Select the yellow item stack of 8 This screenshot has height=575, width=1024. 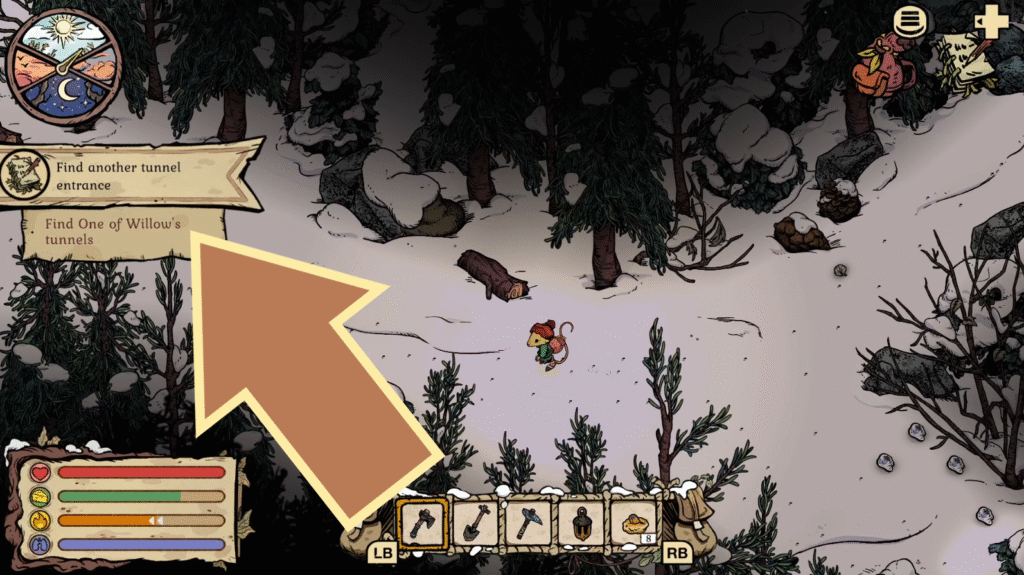tap(633, 522)
